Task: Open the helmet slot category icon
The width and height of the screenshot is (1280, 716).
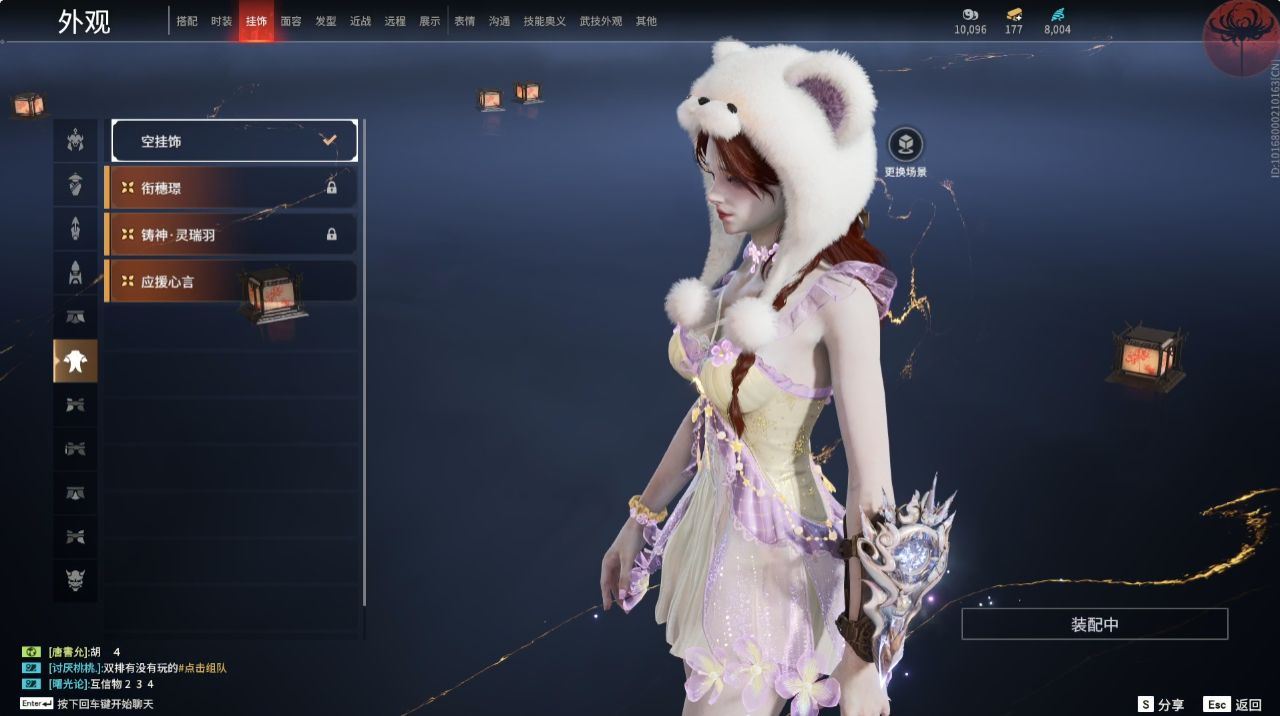Action: coord(75,141)
